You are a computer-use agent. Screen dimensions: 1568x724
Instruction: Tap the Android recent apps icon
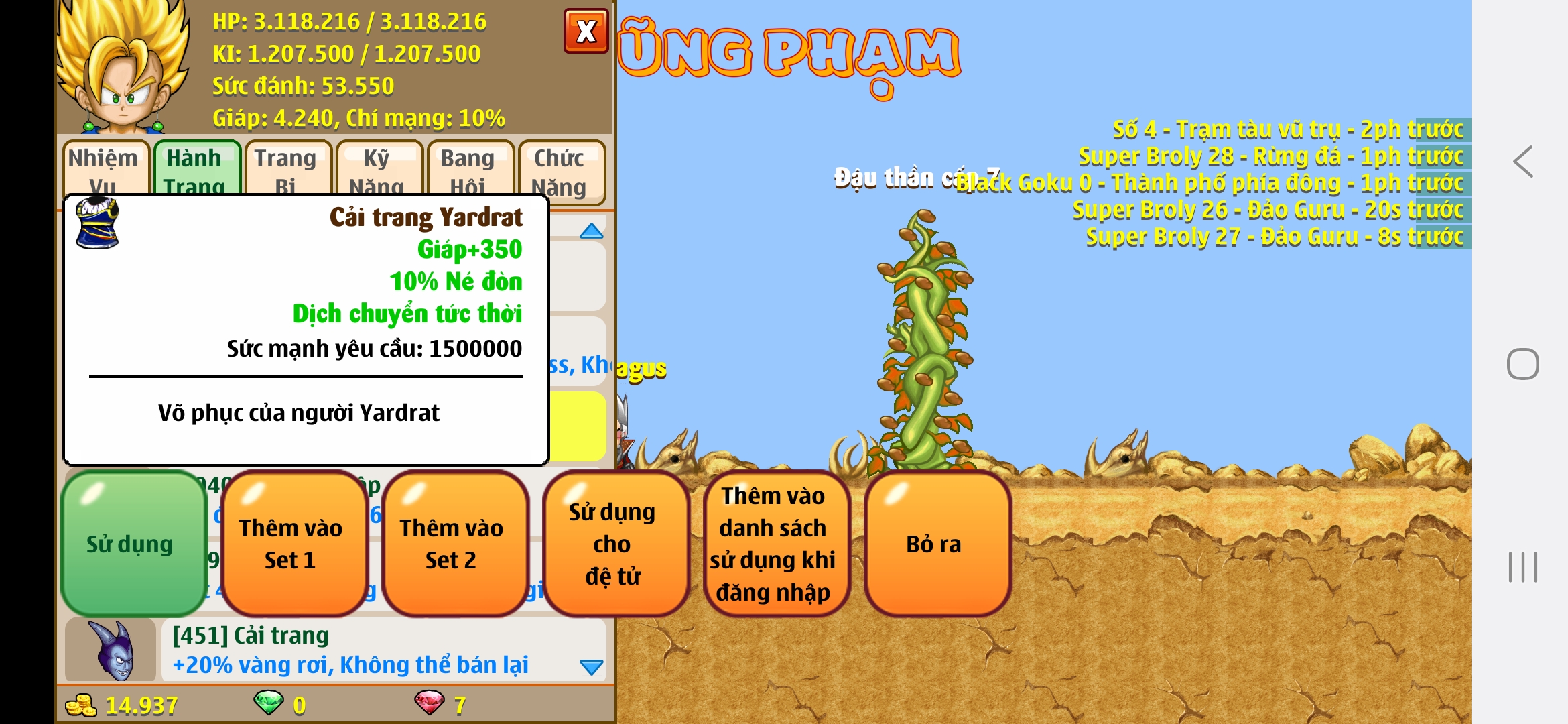(x=1523, y=566)
